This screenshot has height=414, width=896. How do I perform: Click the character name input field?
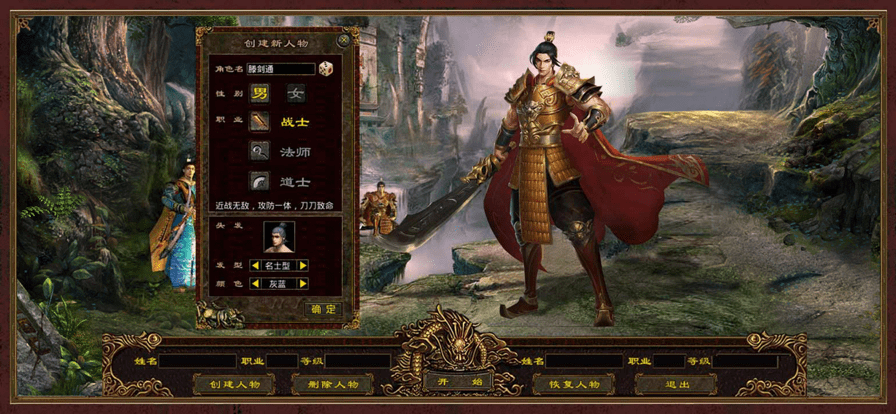point(281,69)
